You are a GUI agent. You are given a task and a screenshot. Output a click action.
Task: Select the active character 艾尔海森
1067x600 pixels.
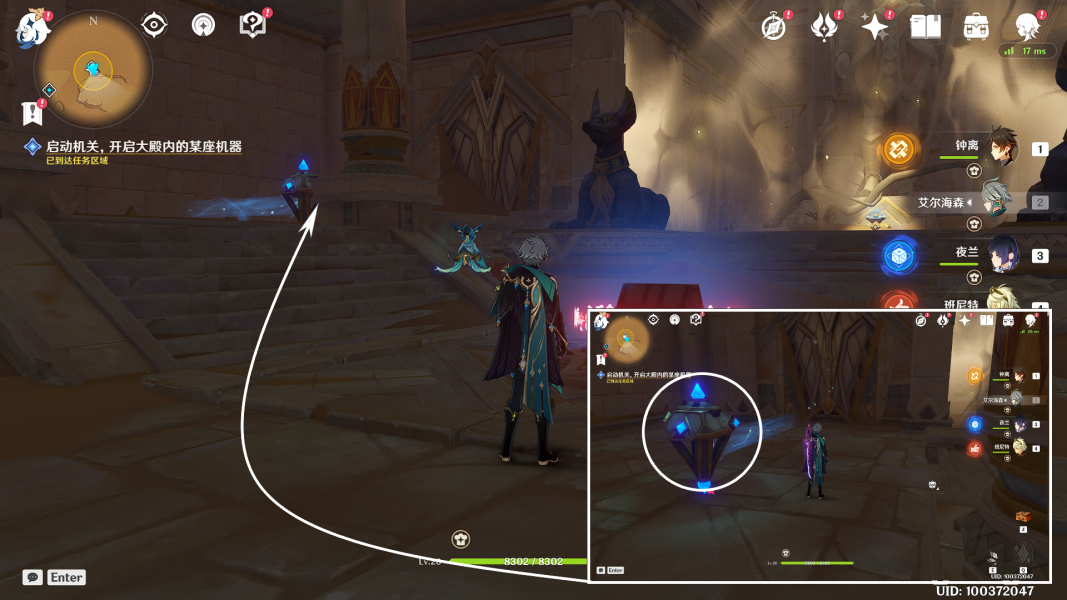coord(996,201)
